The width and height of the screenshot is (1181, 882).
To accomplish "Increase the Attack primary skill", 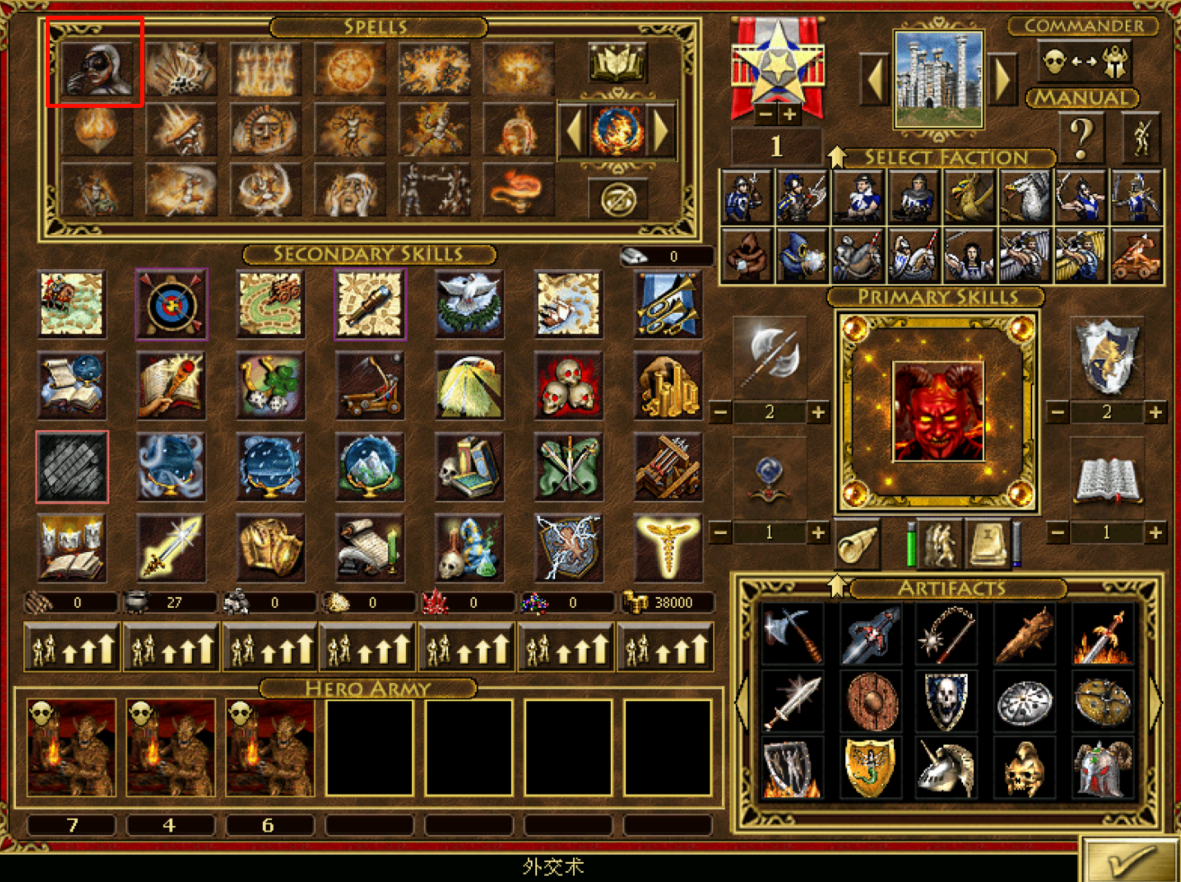I will click(818, 412).
